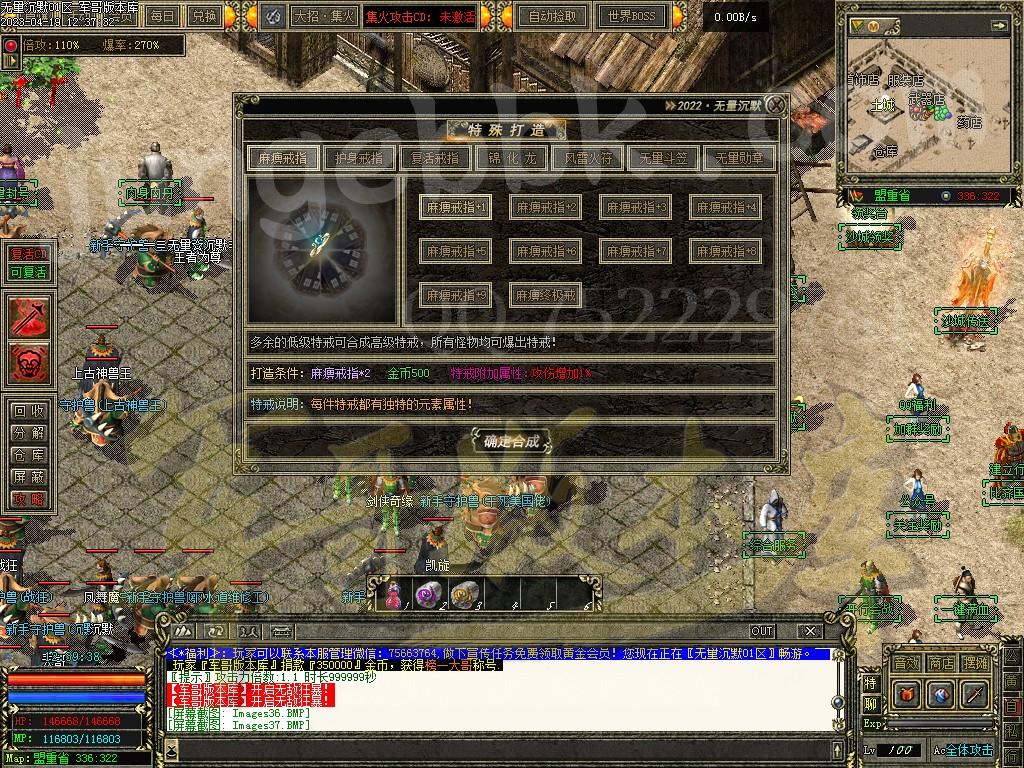This screenshot has width=1024, height=768.
Task: Switch to the 护身戒指 tab
Action: pos(359,158)
